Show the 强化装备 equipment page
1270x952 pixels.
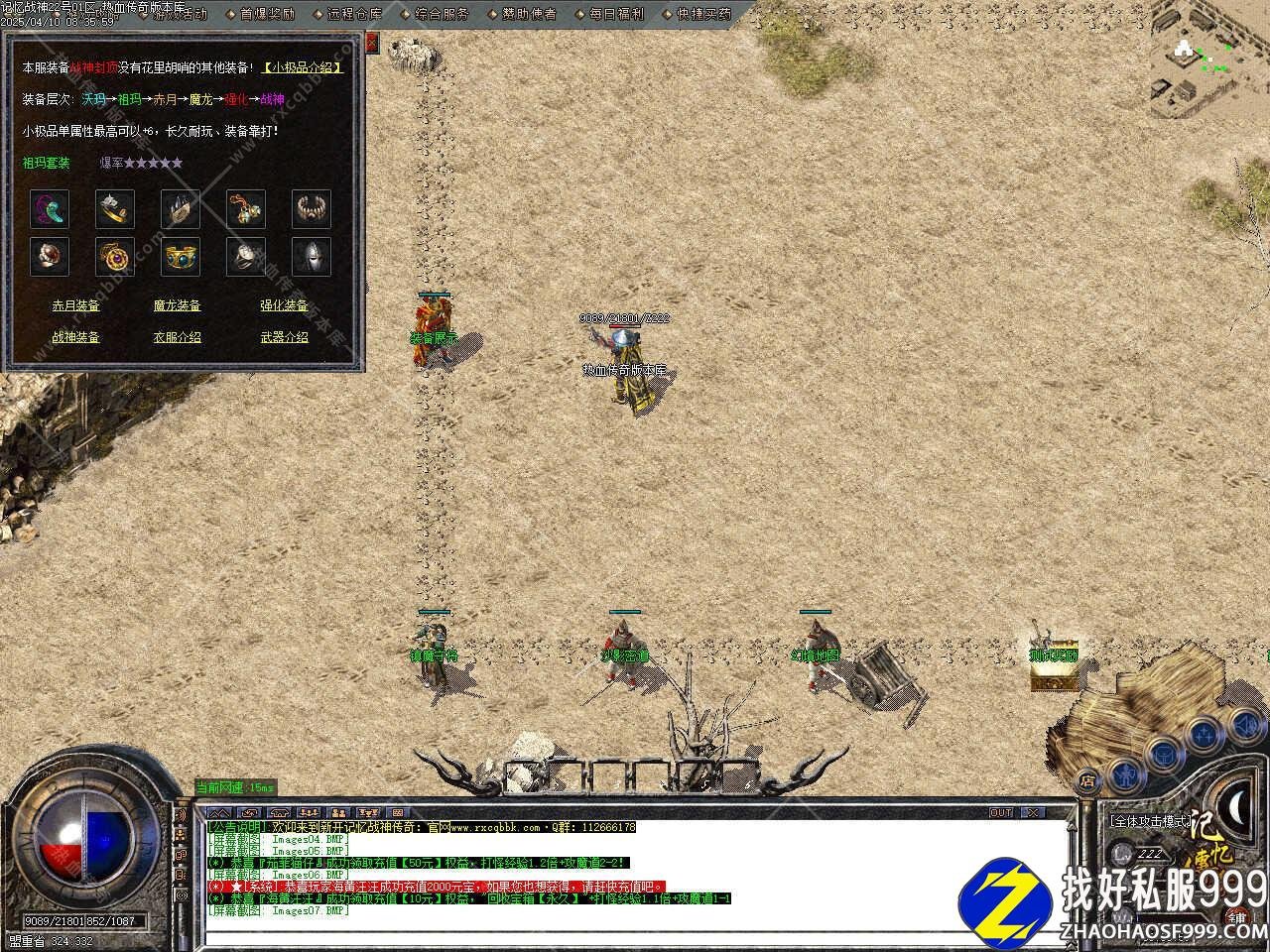[284, 305]
